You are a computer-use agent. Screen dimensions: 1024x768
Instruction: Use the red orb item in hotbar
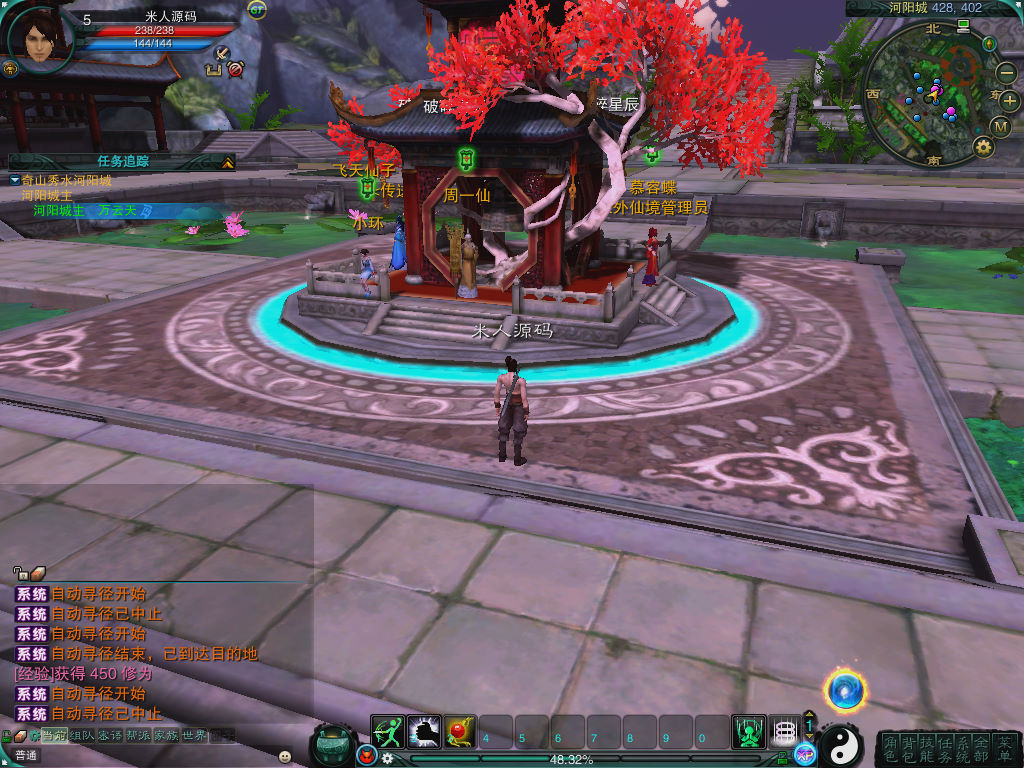pyautogui.click(x=460, y=732)
